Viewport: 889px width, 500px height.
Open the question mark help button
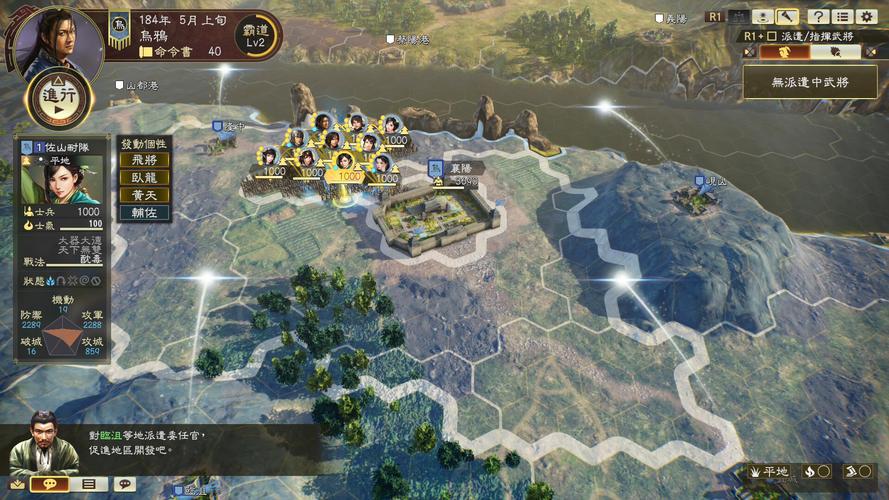(818, 17)
